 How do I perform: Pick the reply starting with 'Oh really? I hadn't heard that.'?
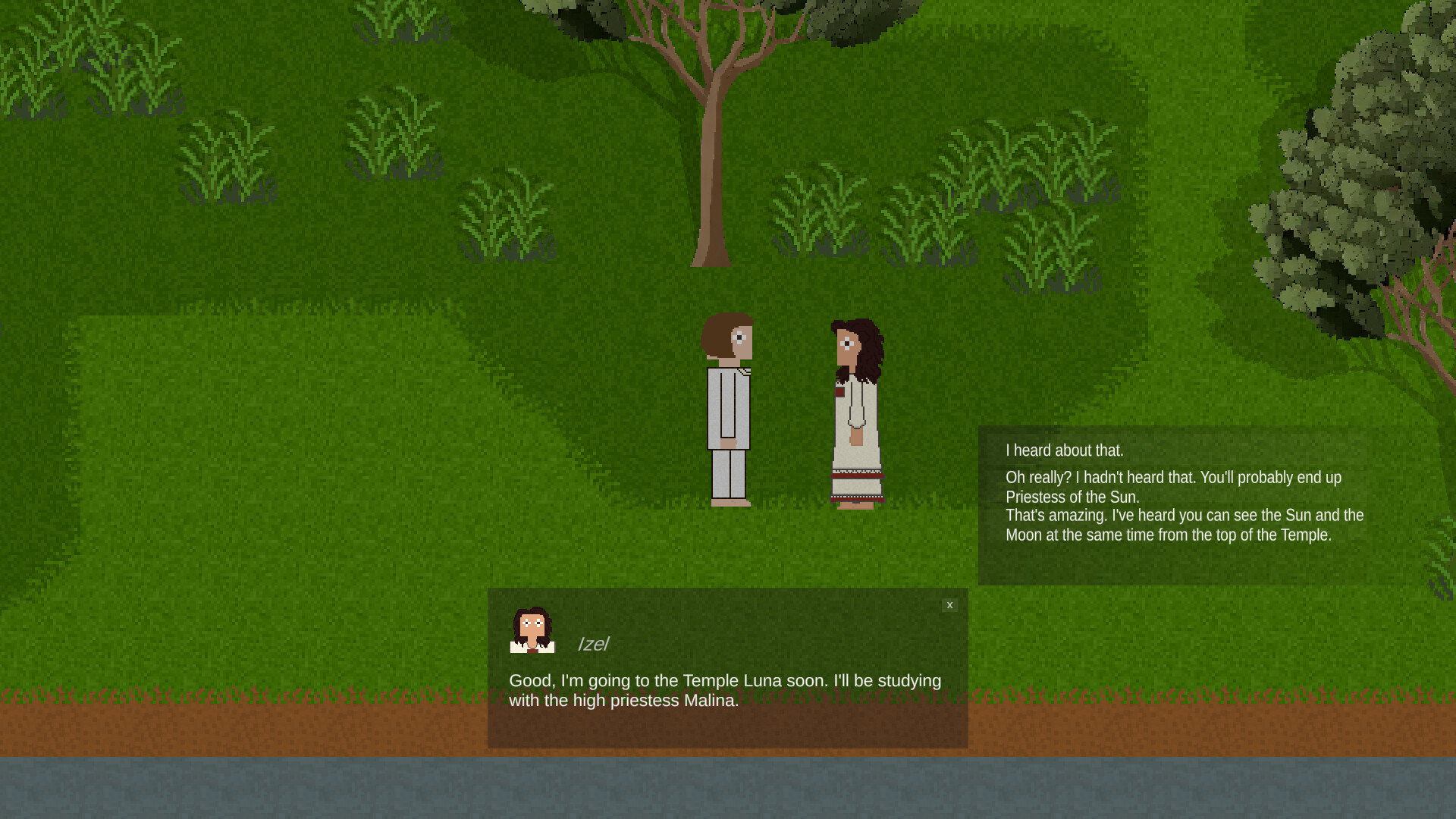click(1174, 487)
